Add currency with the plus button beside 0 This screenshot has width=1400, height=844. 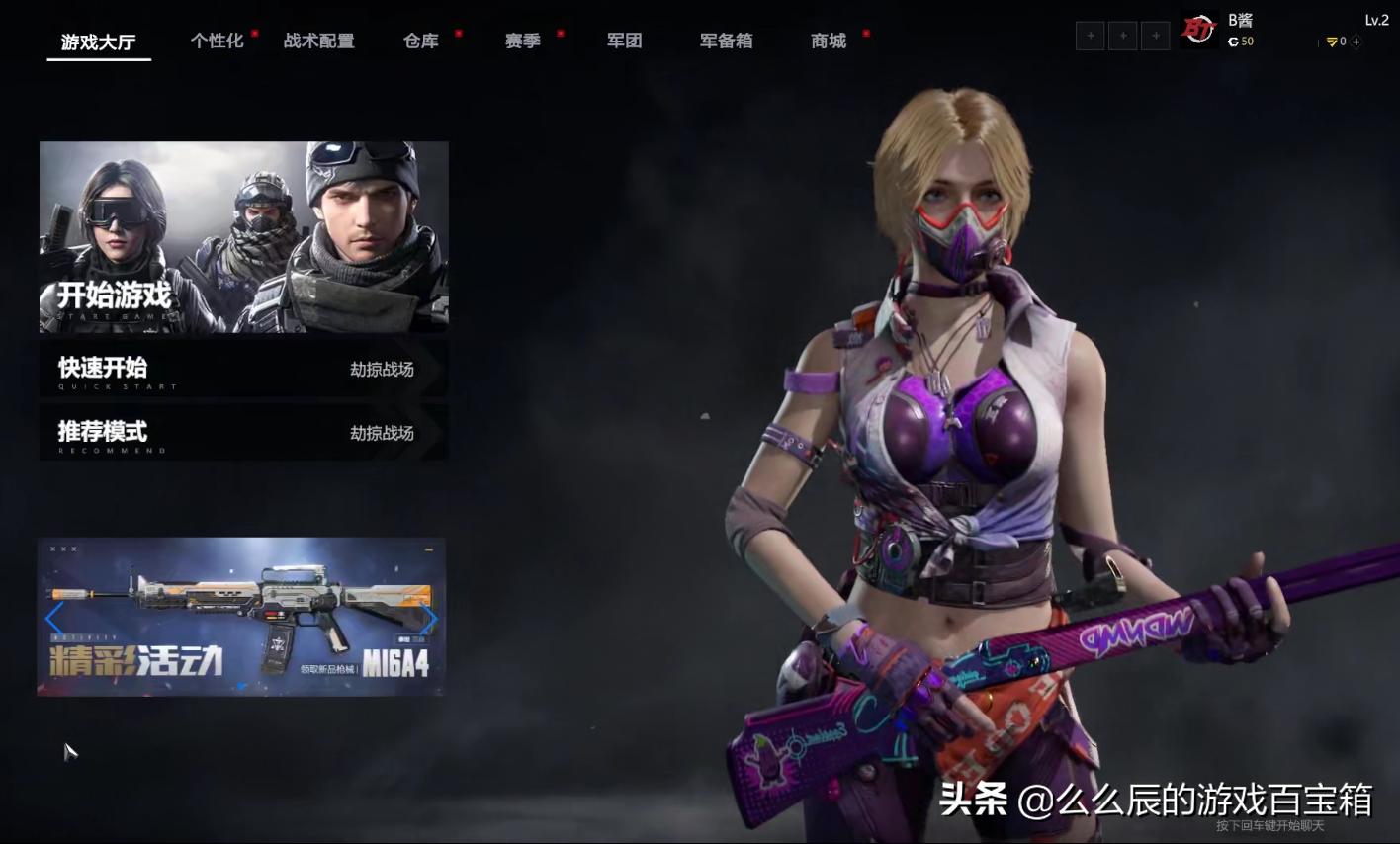point(1356,42)
